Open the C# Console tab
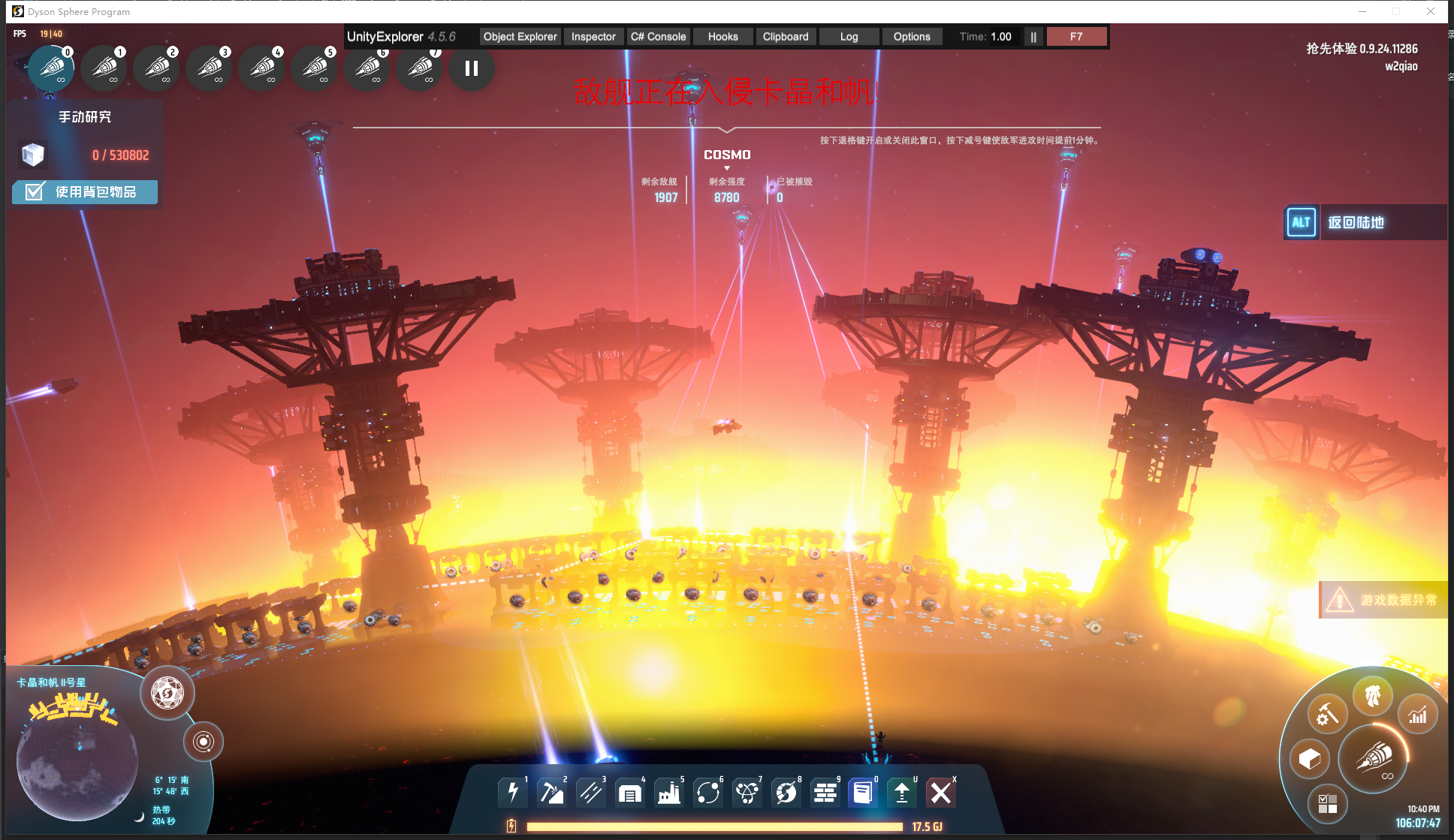This screenshot has width=1454, height=840. [658, 37]
